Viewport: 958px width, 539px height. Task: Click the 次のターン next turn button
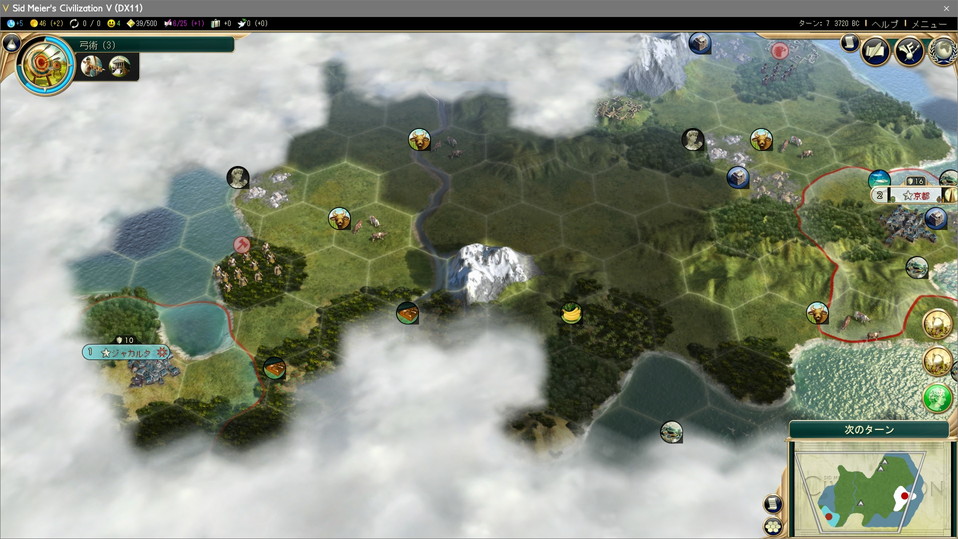[x=868, y=430]
